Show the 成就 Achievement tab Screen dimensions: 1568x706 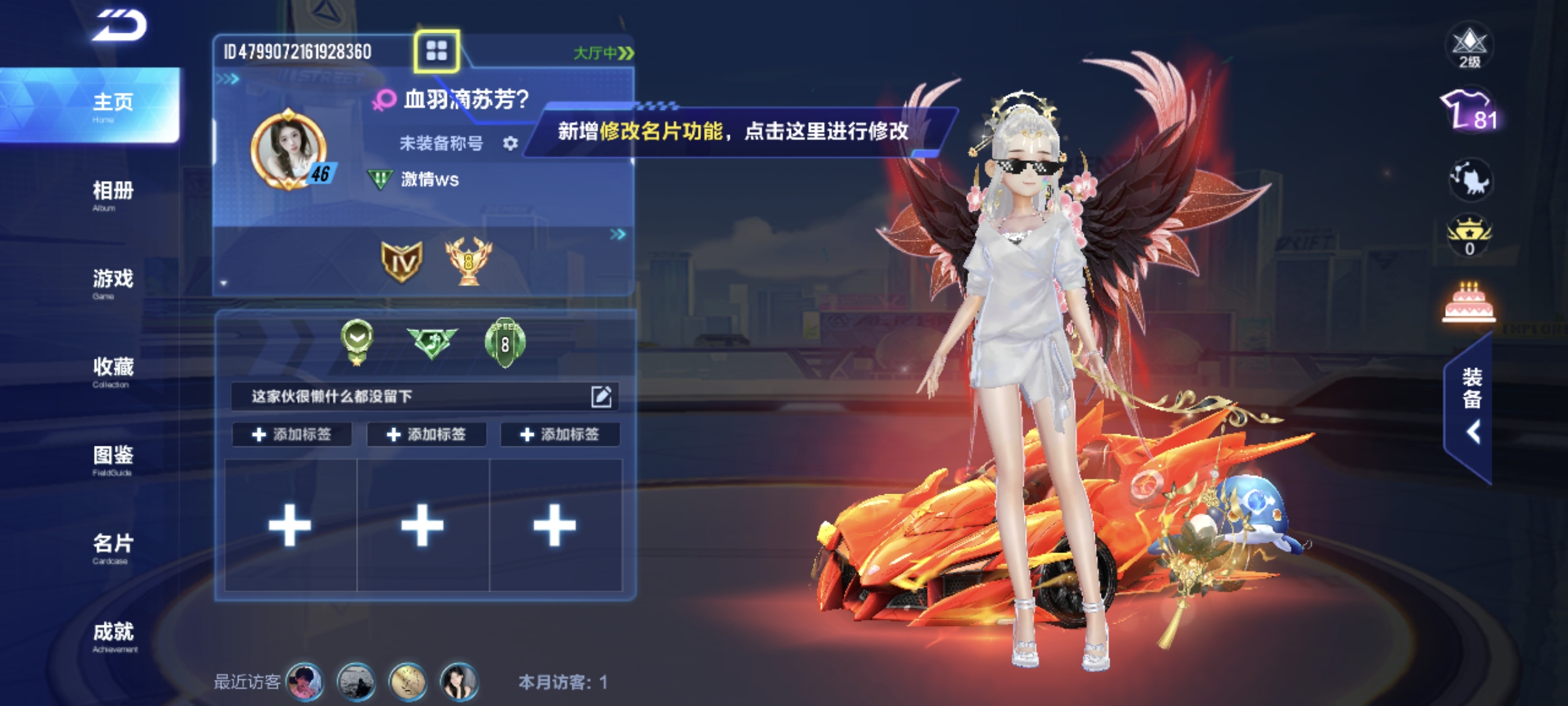(x=112, y=635)
